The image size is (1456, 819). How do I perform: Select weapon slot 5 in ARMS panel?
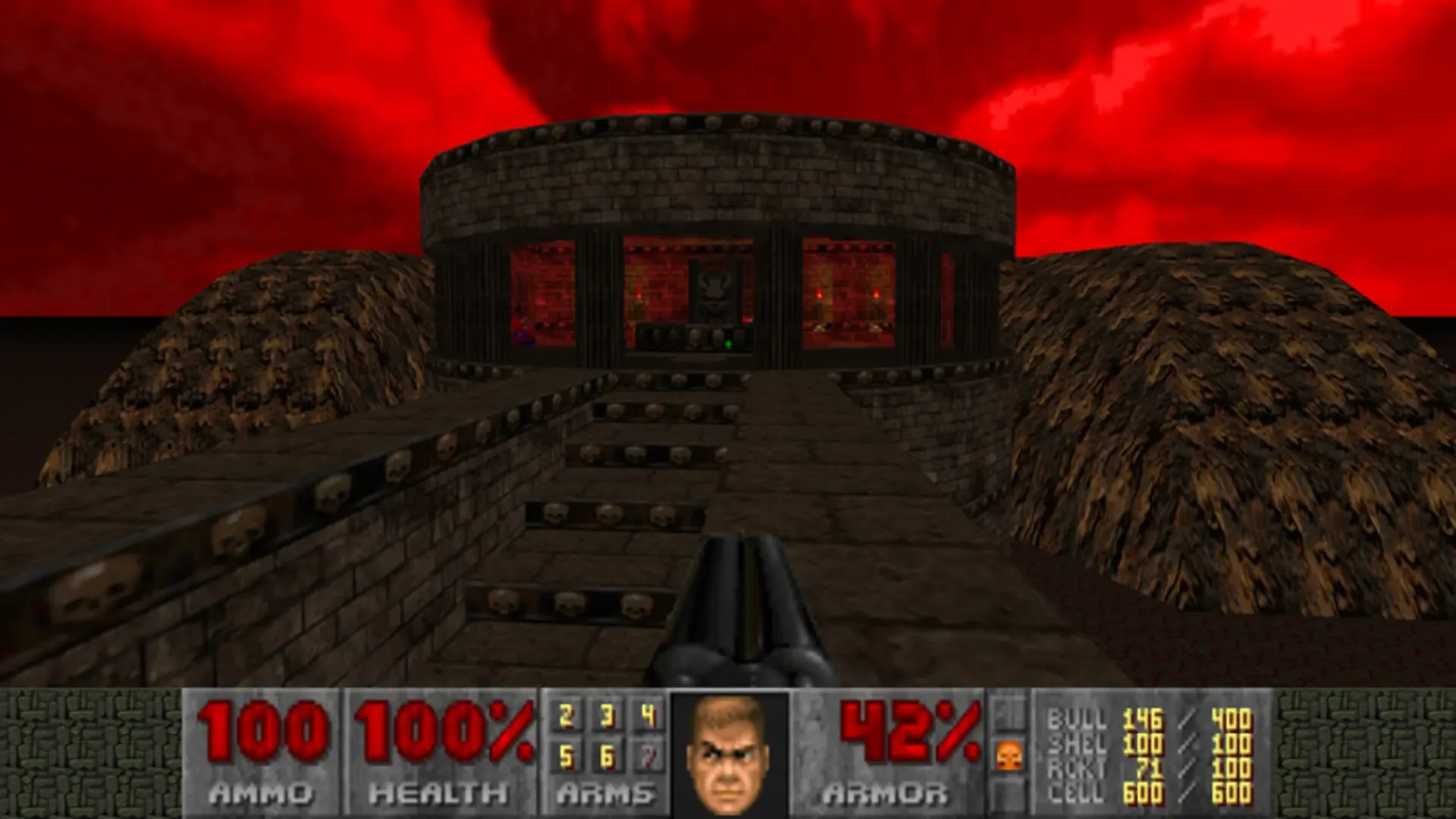click(x=565, y=756)
